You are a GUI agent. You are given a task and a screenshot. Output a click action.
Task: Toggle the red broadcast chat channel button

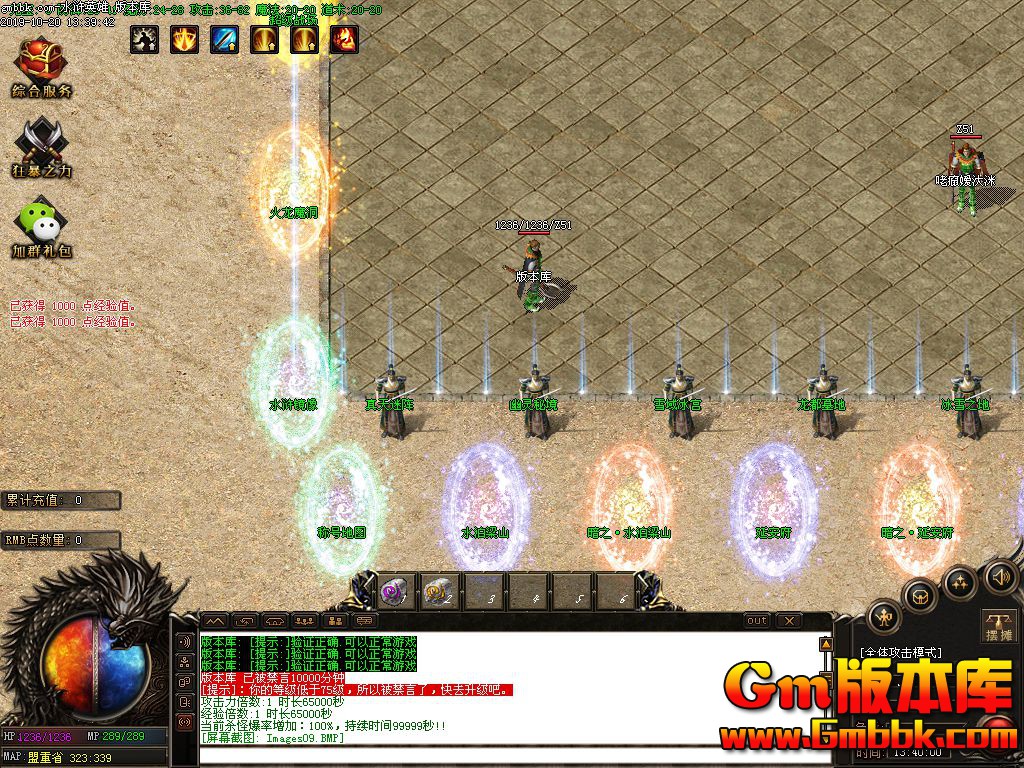(x=184, y=720)
